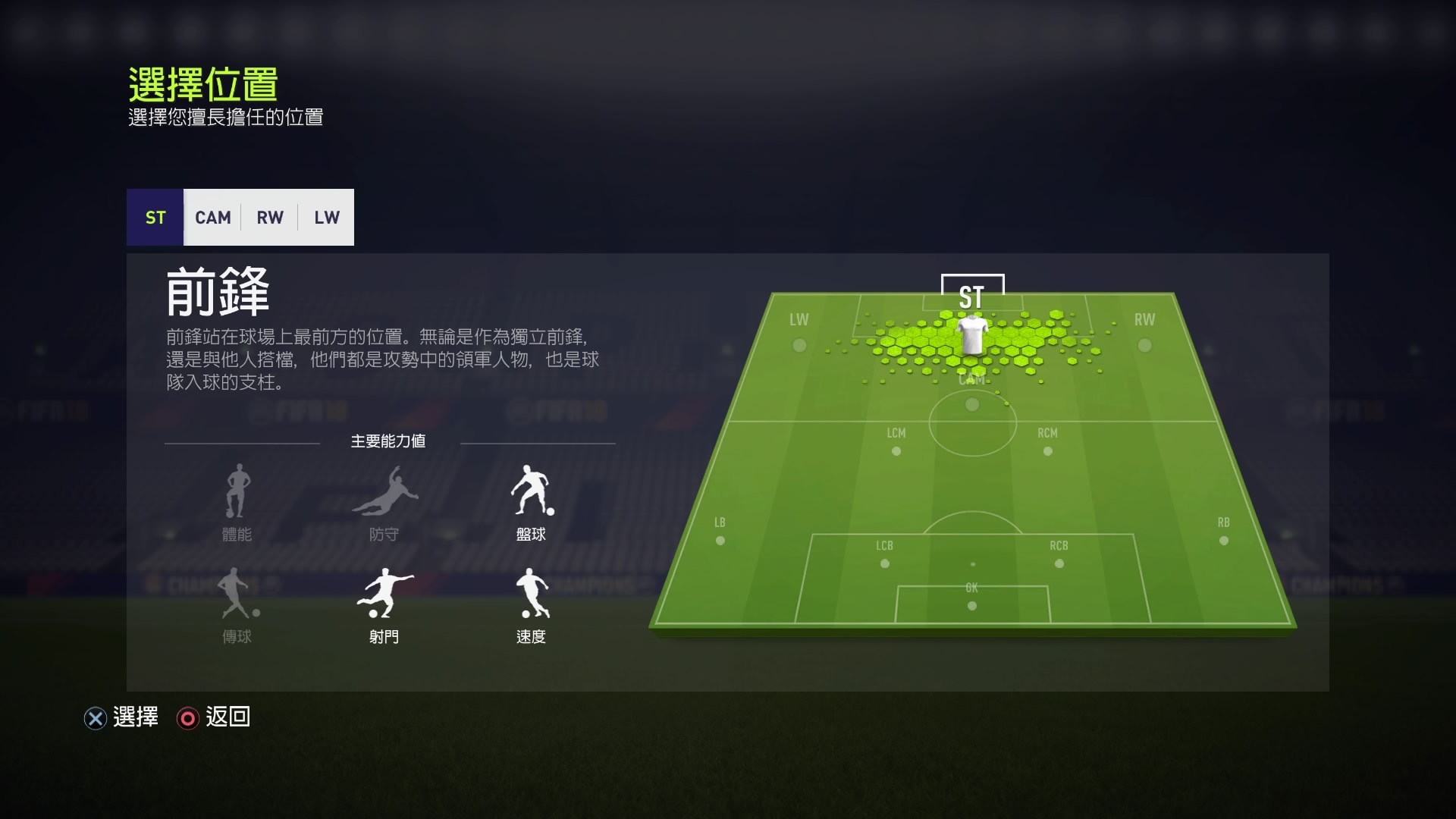Open the LW position tab

pos(326,218)
